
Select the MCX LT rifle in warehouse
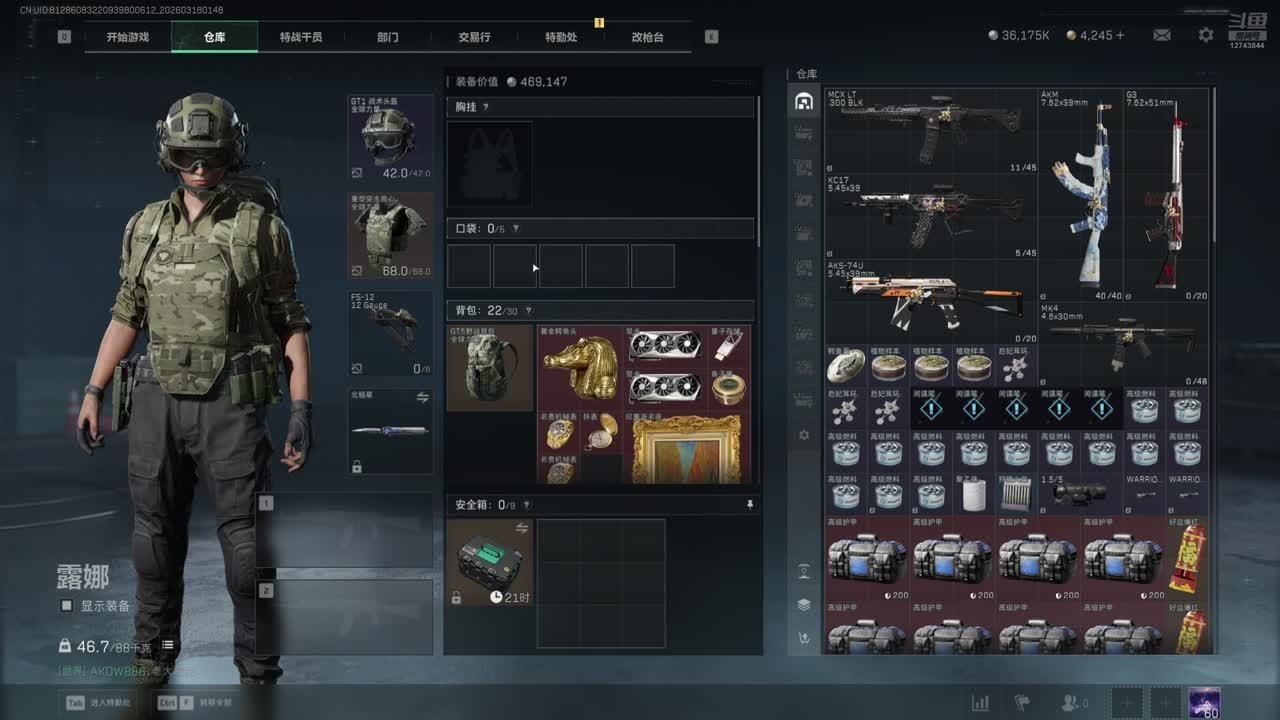(x=930, y=130)
